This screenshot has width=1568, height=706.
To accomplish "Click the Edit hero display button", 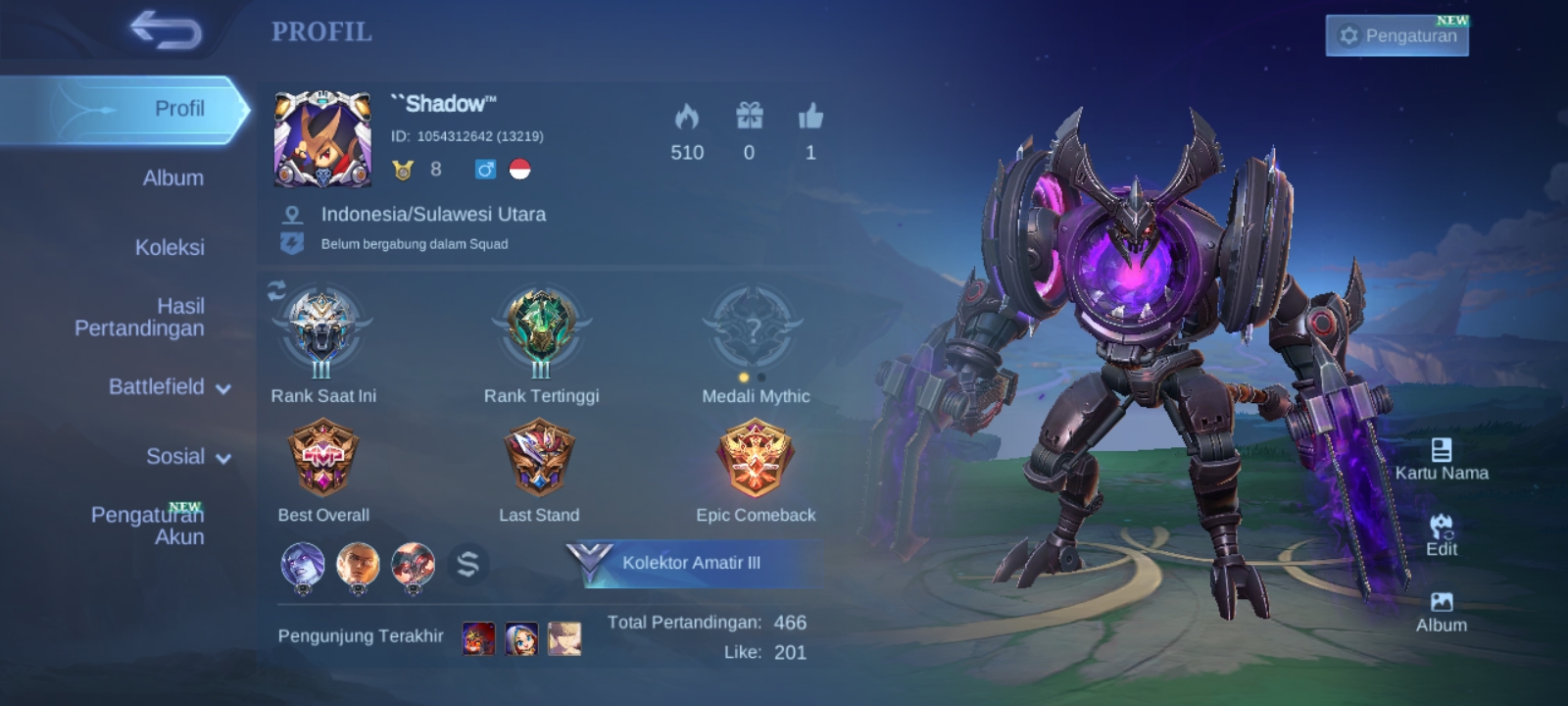I will pos(1441,535).
